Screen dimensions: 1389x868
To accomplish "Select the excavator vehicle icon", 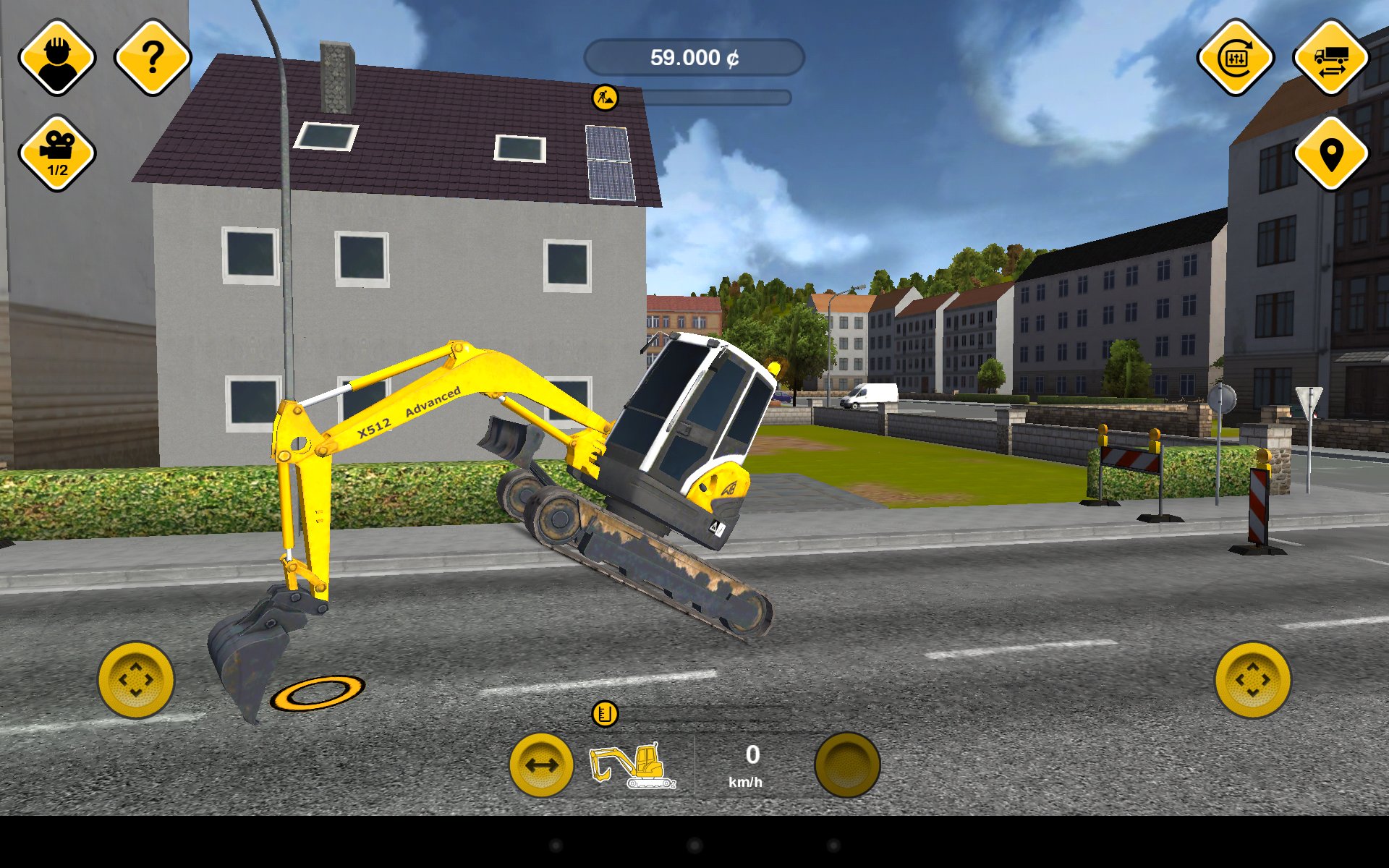I will pos(633,765).
